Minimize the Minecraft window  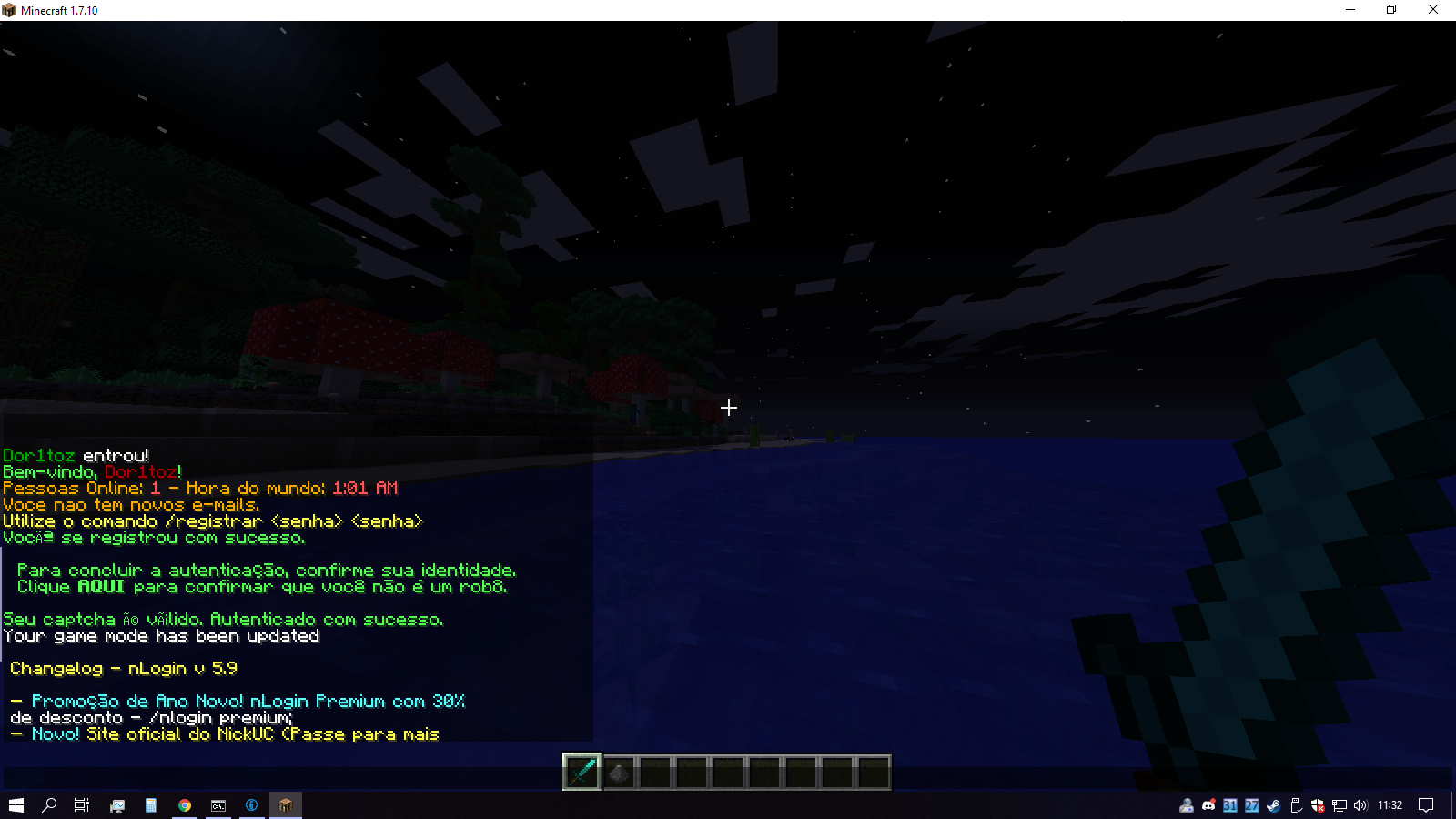1350,10
